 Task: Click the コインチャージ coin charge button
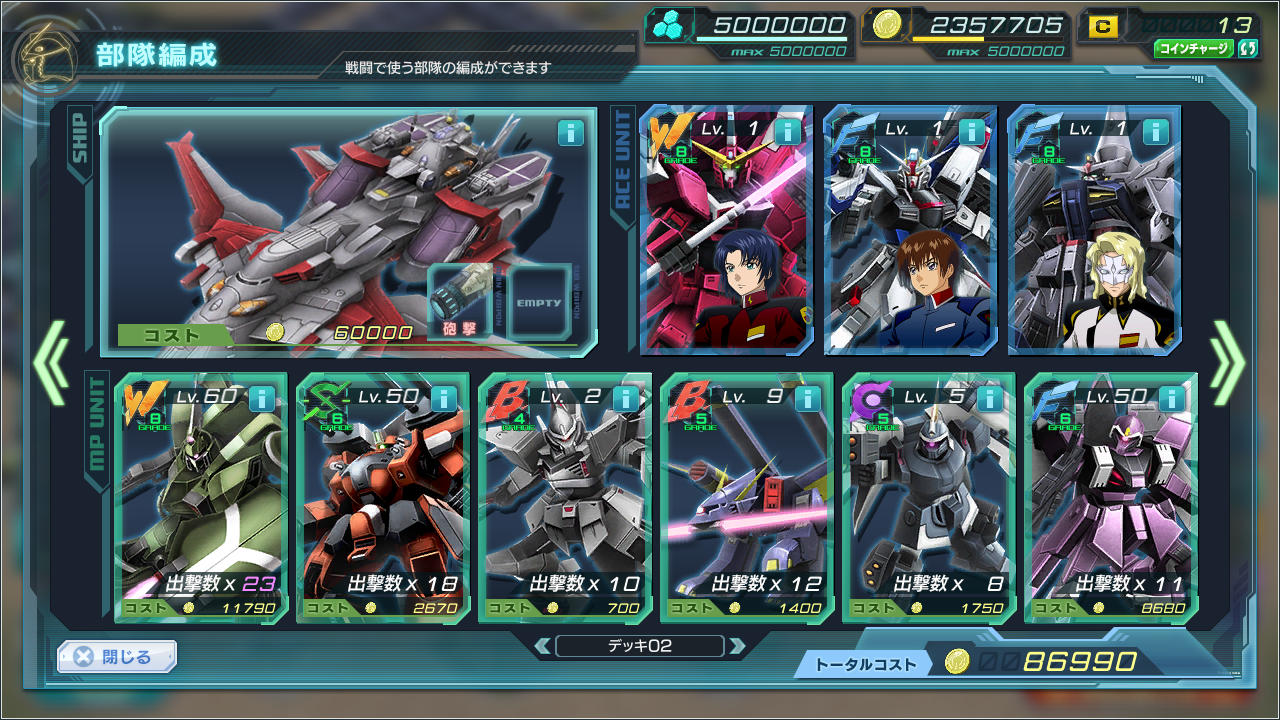point(1194,48)
